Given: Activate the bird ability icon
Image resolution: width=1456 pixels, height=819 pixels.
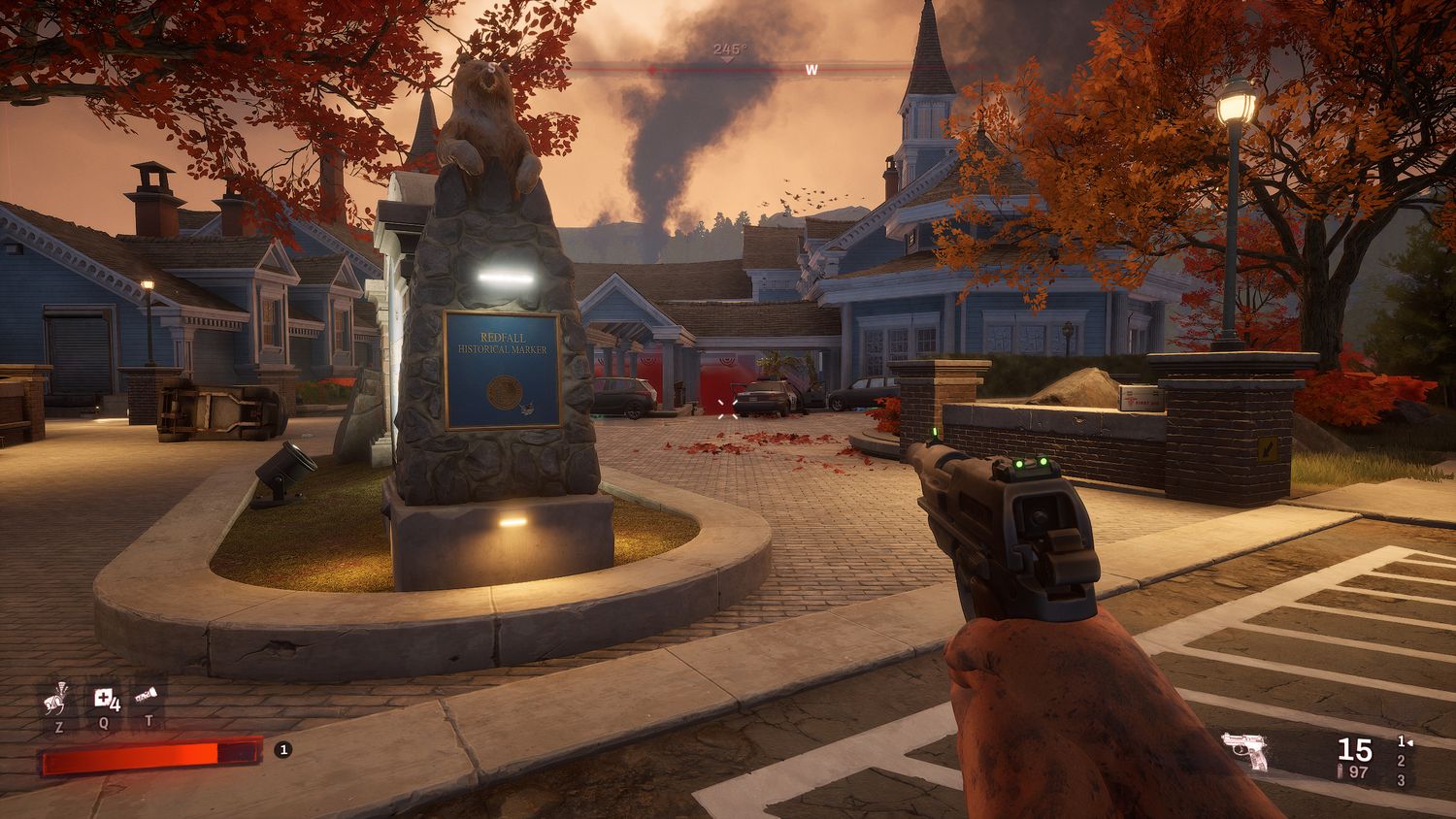Looking at the screenshot, I should [x=59, y=696].
